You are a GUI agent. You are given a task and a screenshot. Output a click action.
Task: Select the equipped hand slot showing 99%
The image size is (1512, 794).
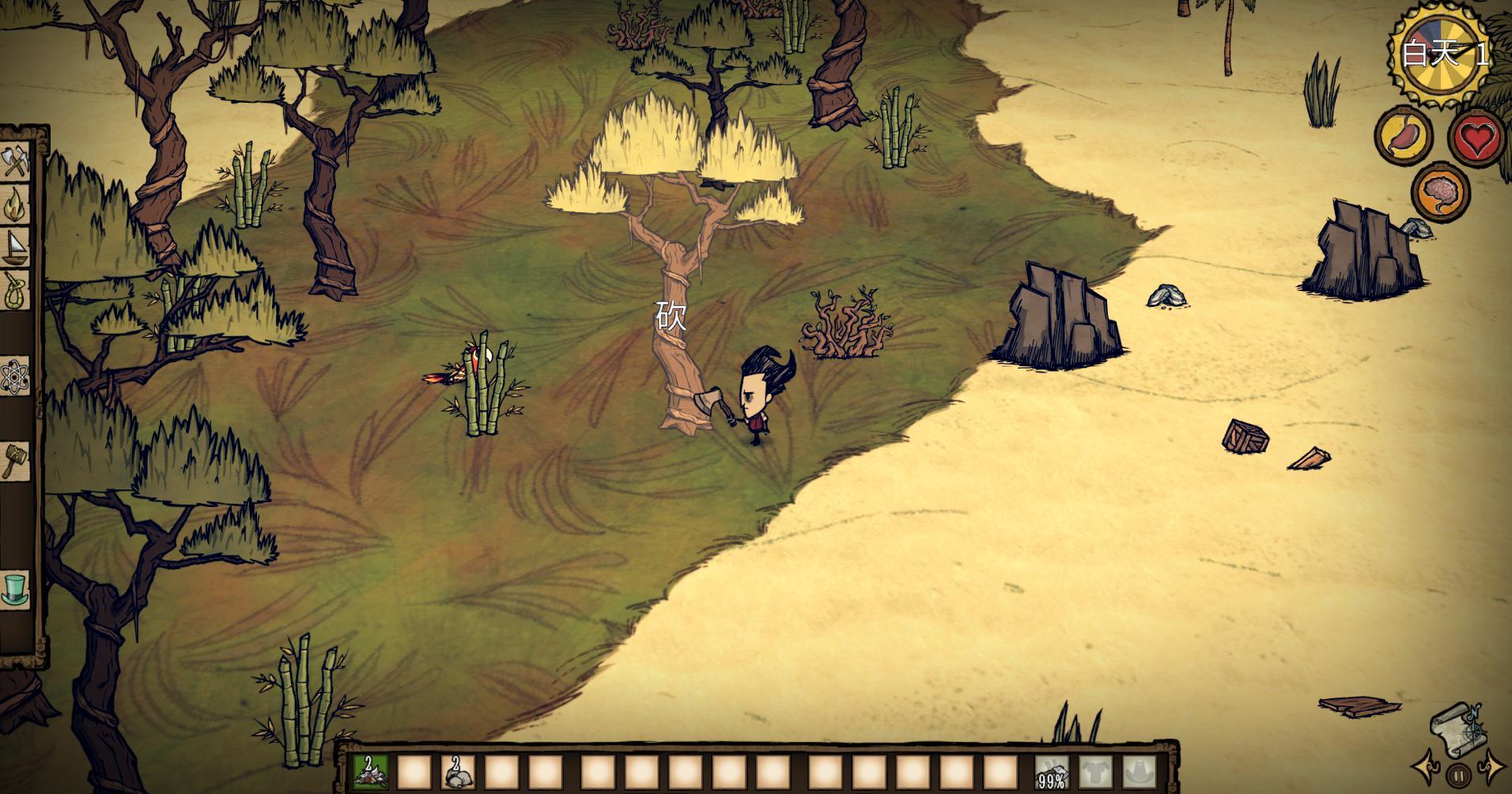[1051, 773]
